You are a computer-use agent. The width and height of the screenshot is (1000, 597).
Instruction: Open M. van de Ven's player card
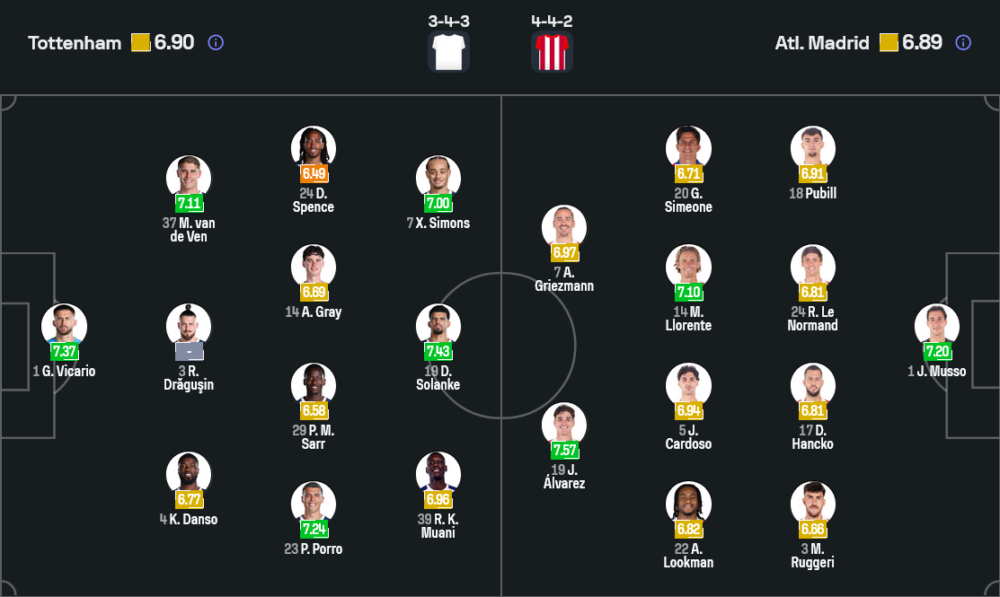[188, 178]
